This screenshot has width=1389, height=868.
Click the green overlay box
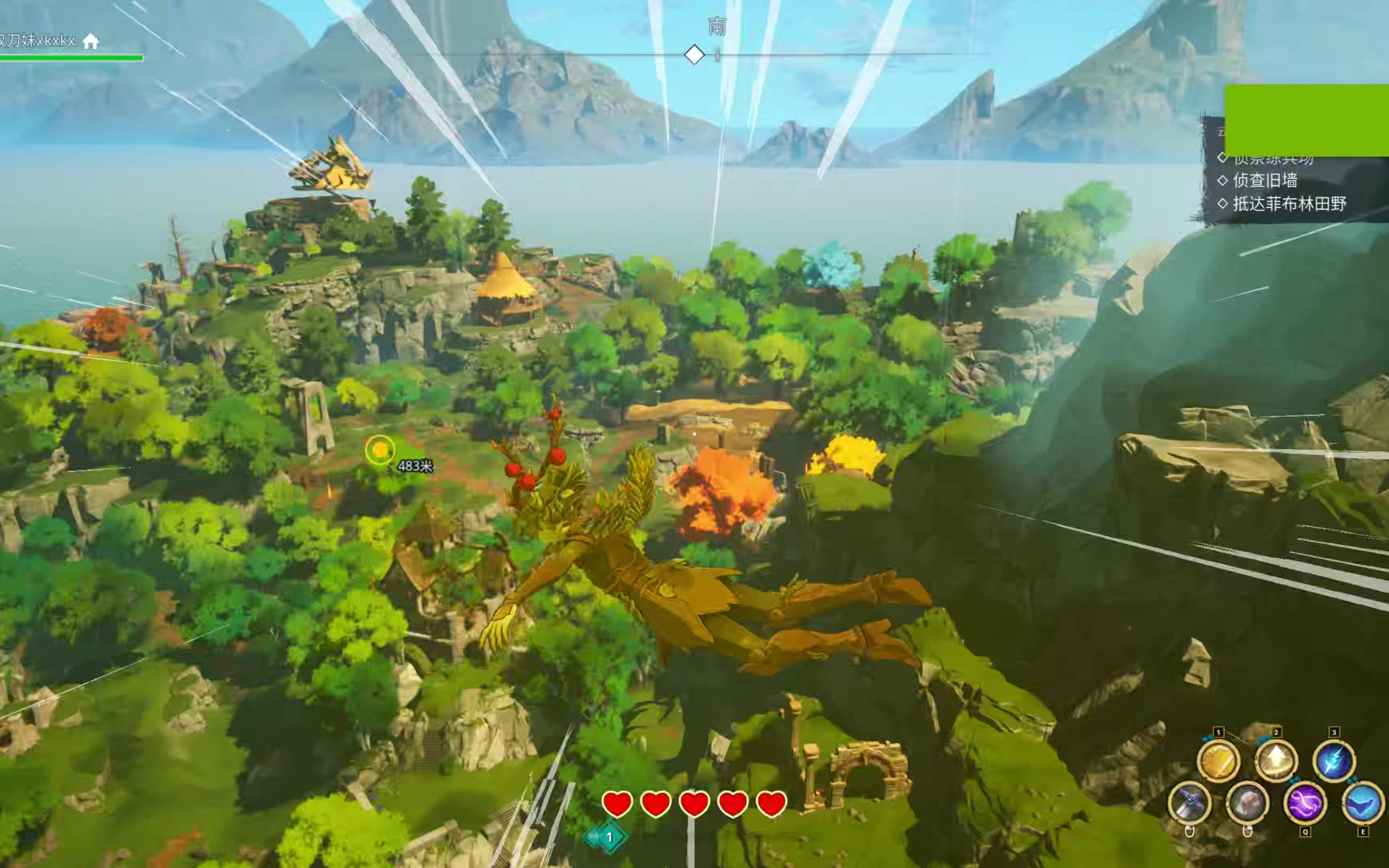click(1306, 120)
